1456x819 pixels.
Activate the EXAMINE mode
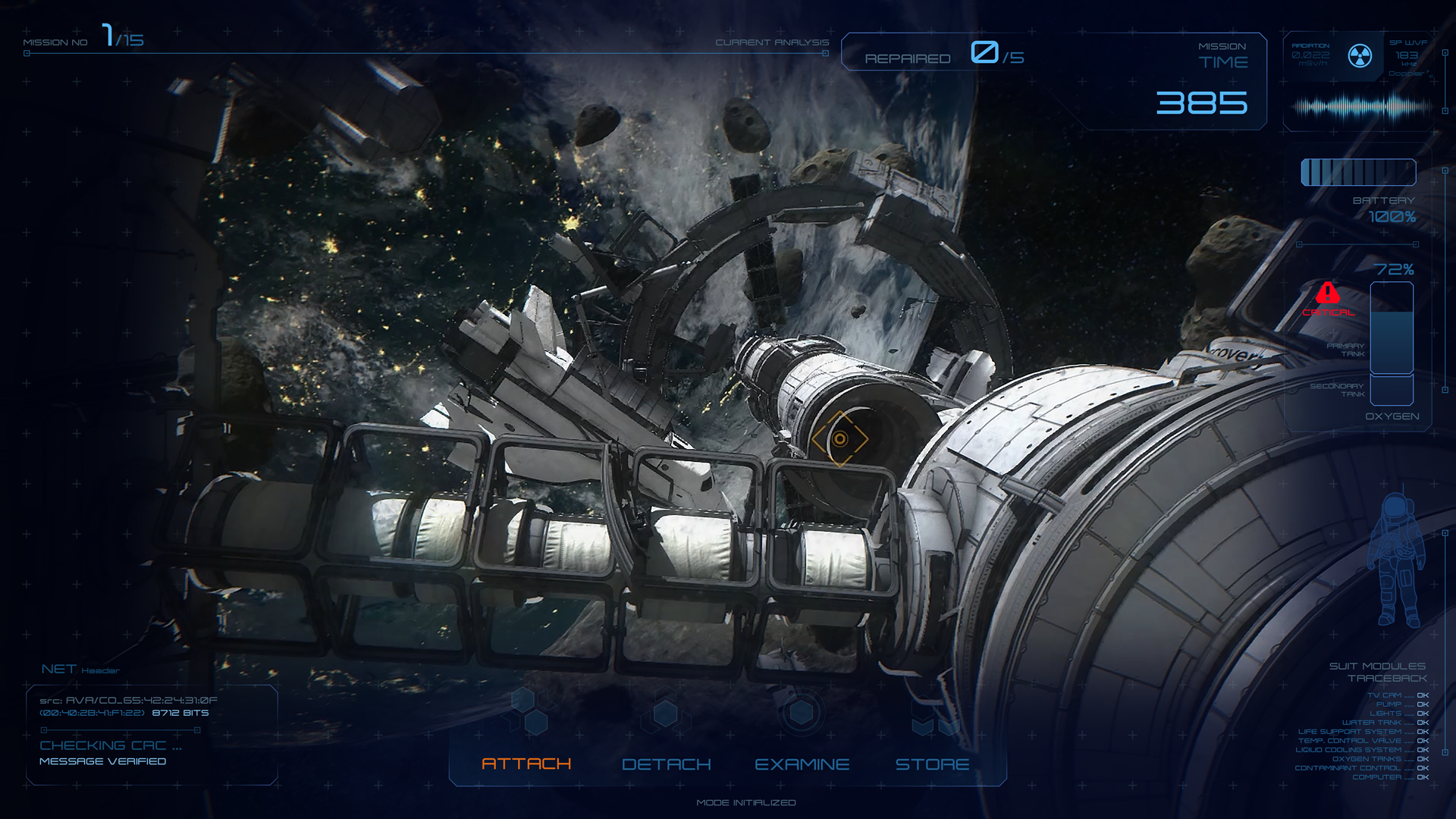pyautogui.click(x=802, y=764)
